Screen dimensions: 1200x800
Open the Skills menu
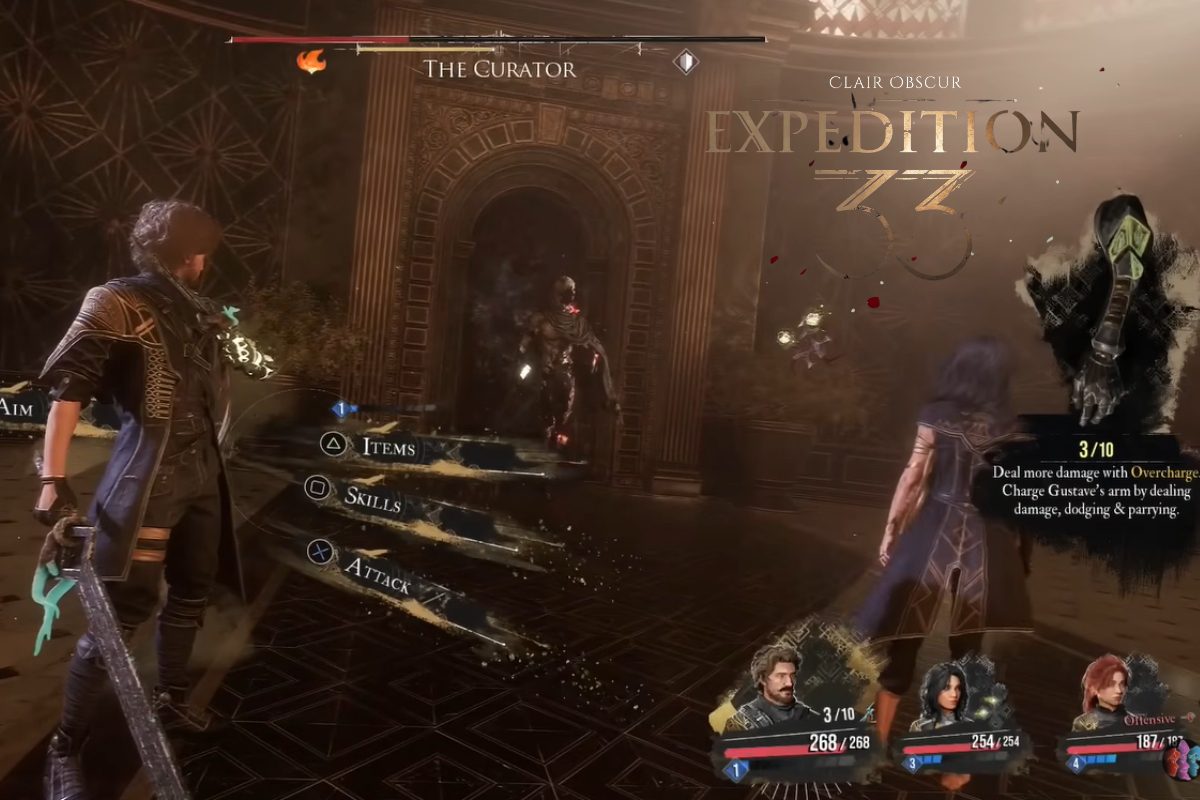tap(372, 497)
